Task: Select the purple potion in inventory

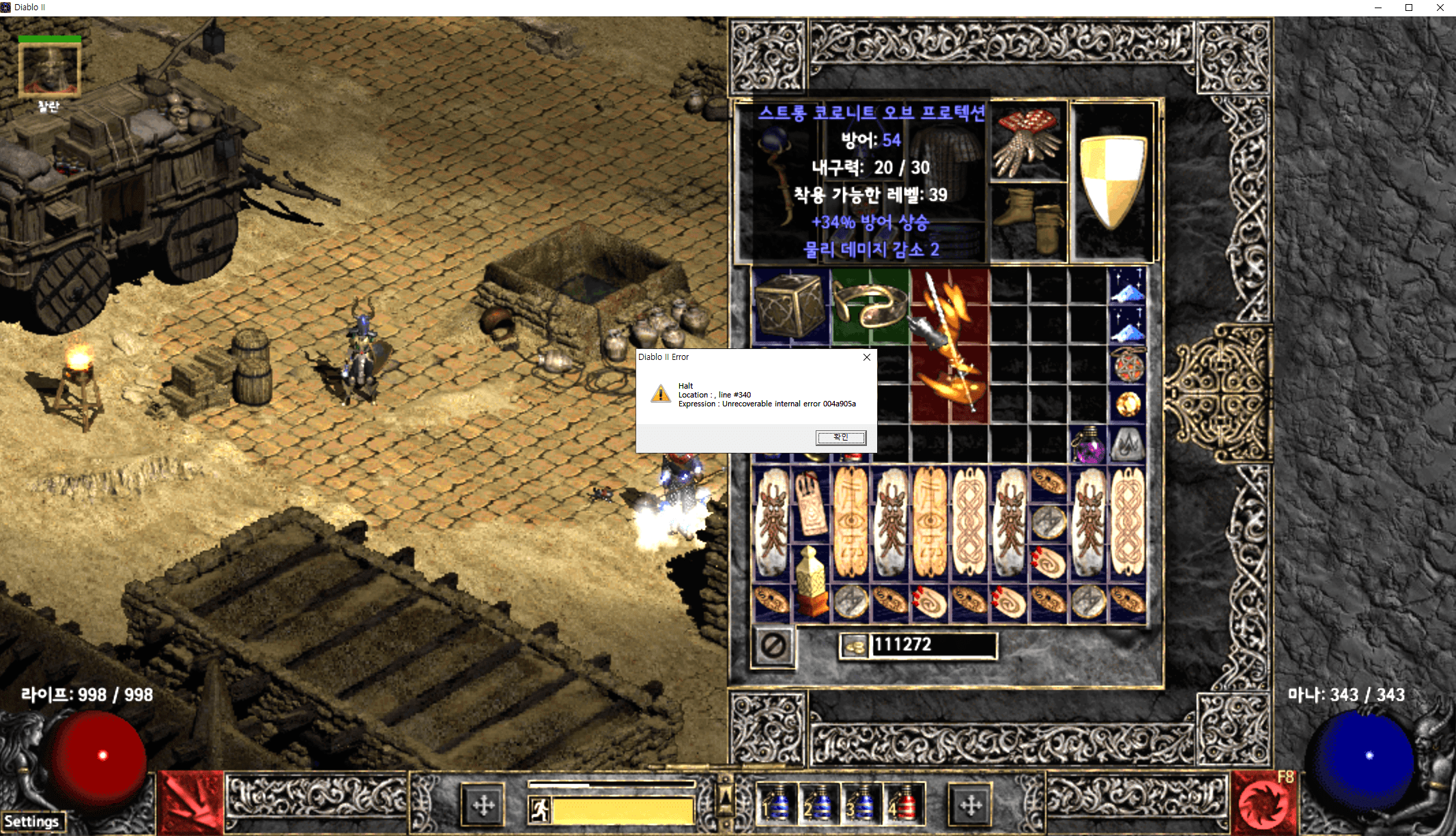Action: 1088,445
